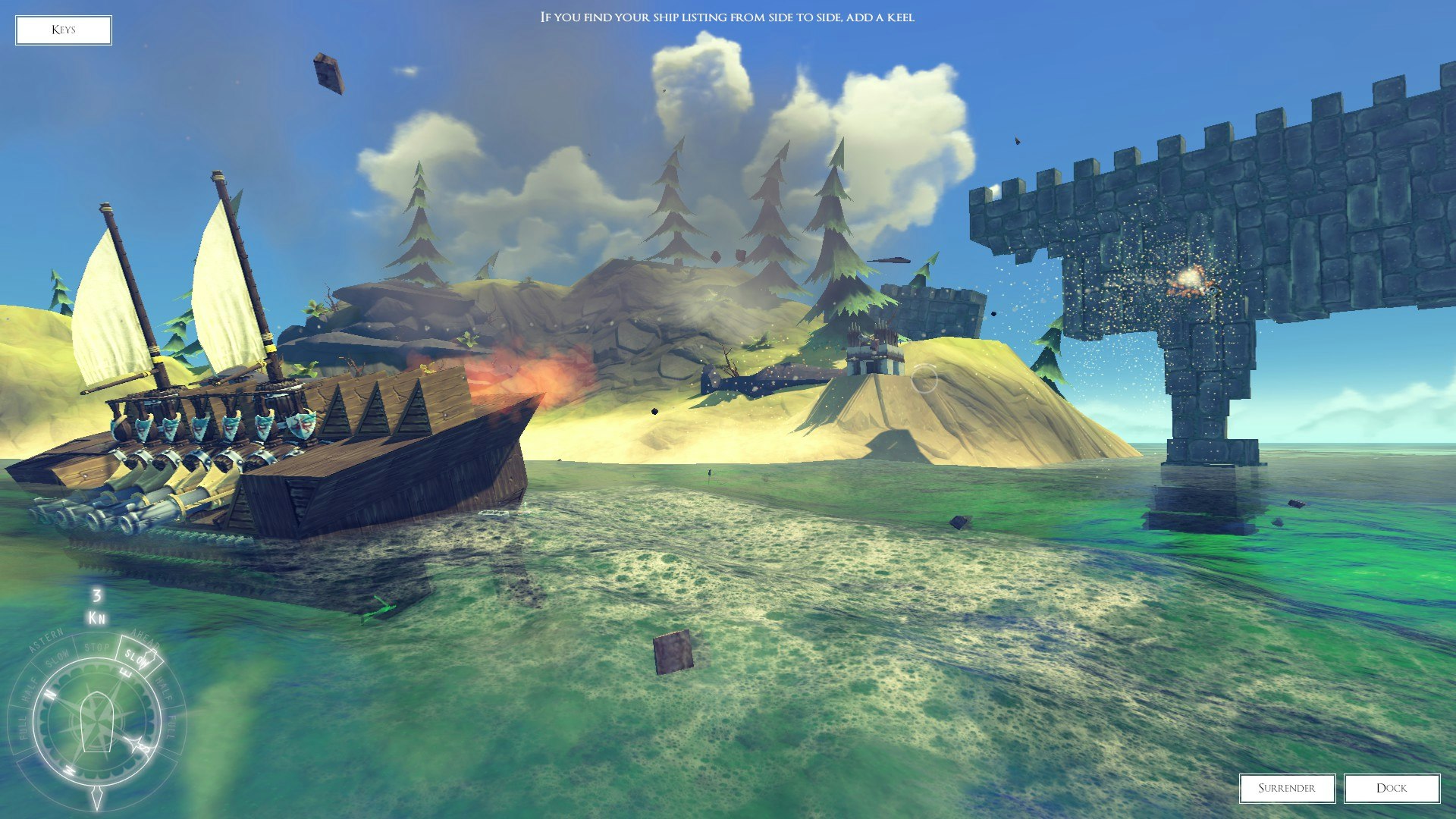Return to Dock

click(x=1392, y=788)
